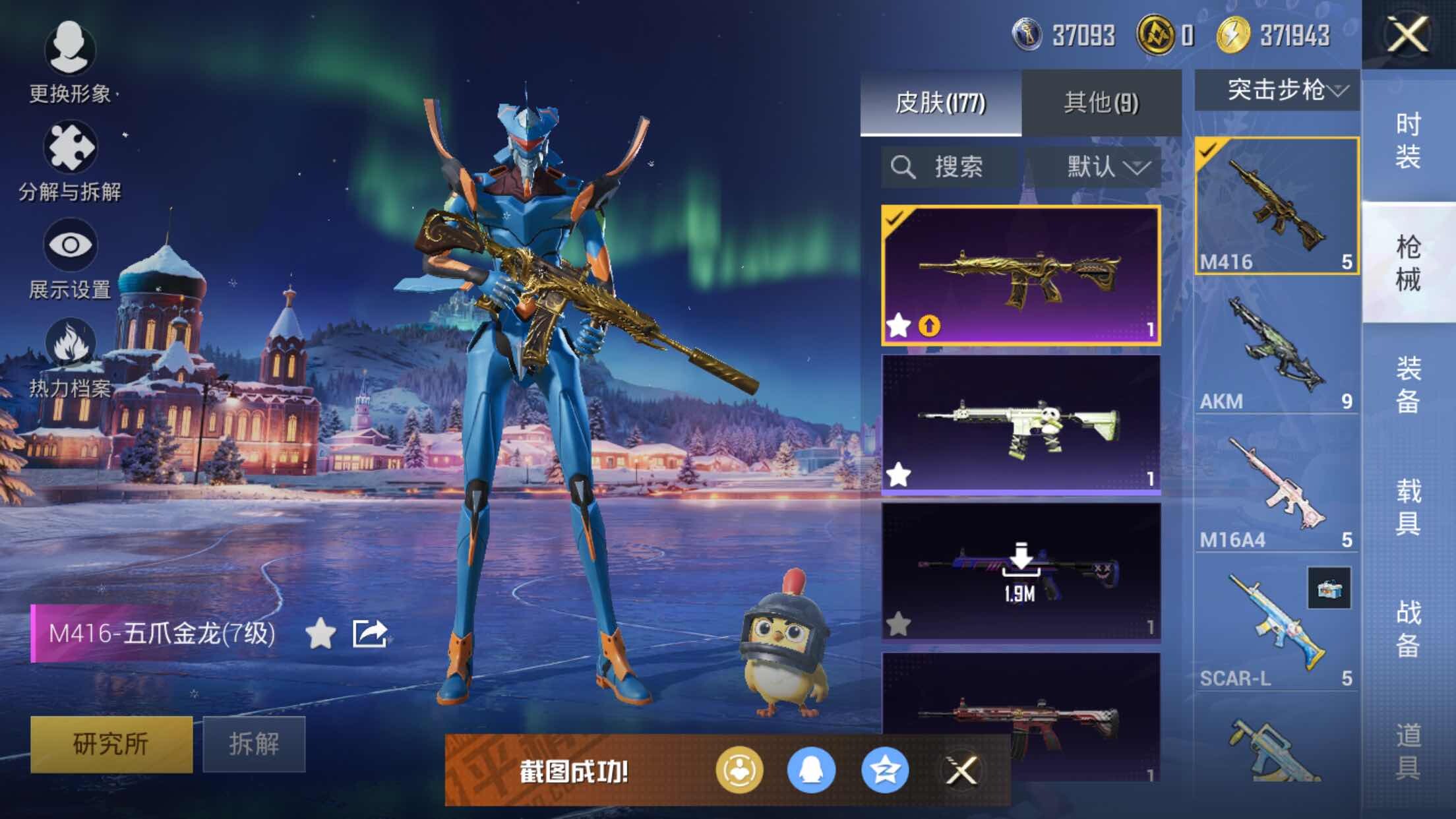Select the 皮肤(177) skins tab
Screen dimensions: 1456x819
pyautogui.click(x=940, y=103)
